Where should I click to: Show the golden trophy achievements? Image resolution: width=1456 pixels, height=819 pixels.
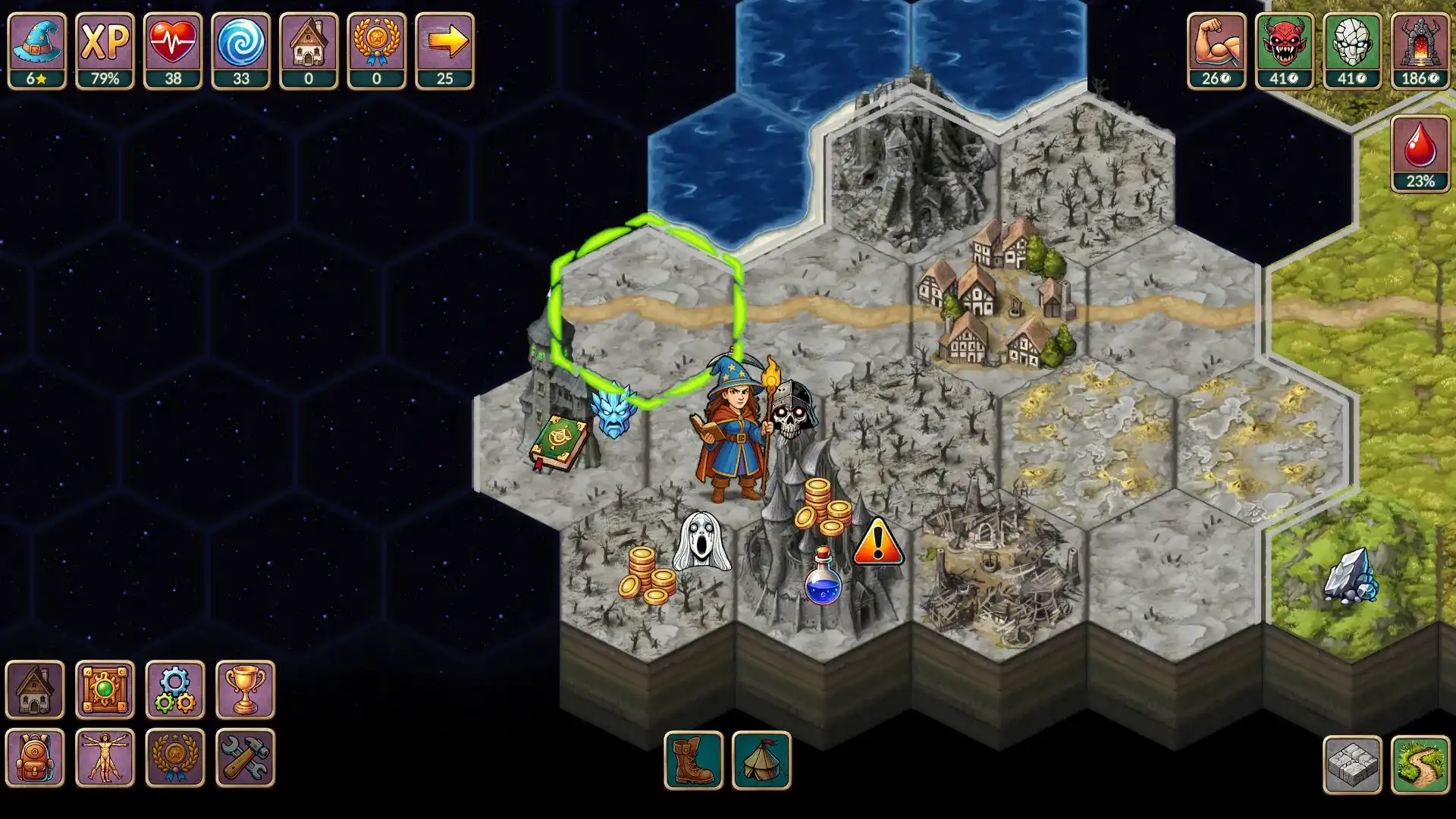click(x=245, y=689)
